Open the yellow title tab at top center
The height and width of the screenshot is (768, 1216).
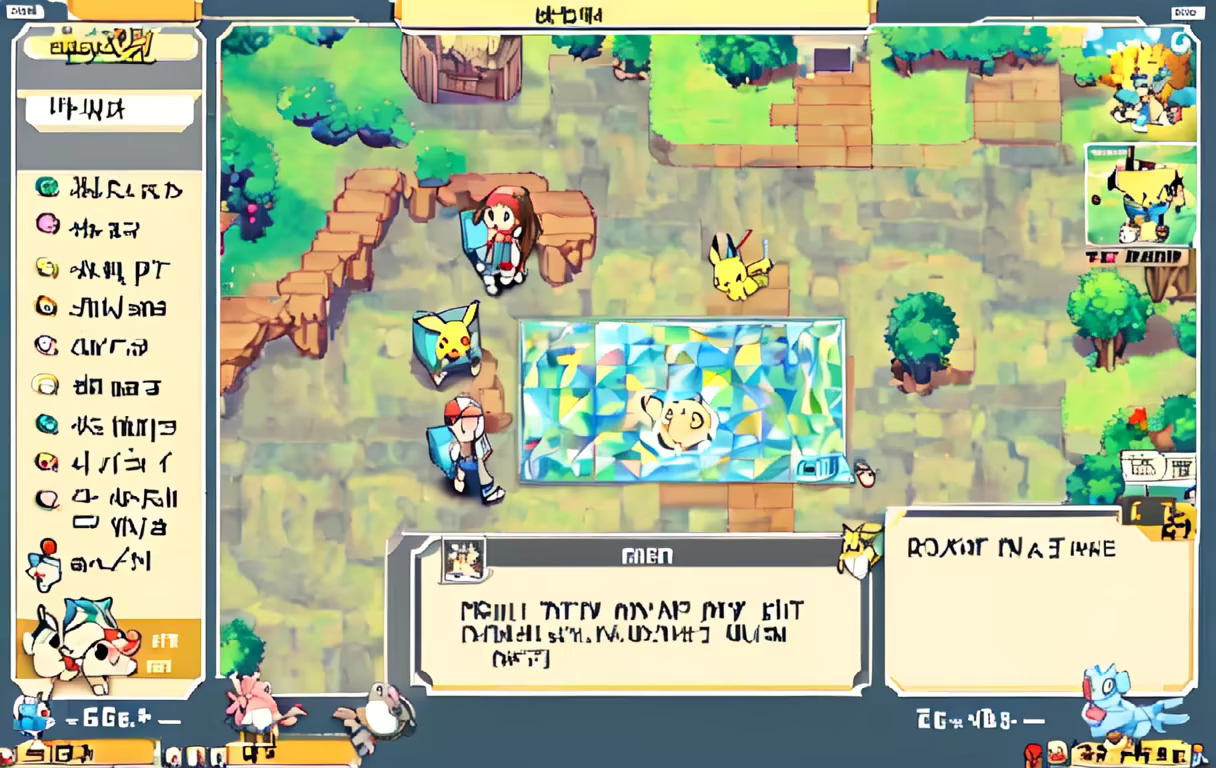(634, 14)
